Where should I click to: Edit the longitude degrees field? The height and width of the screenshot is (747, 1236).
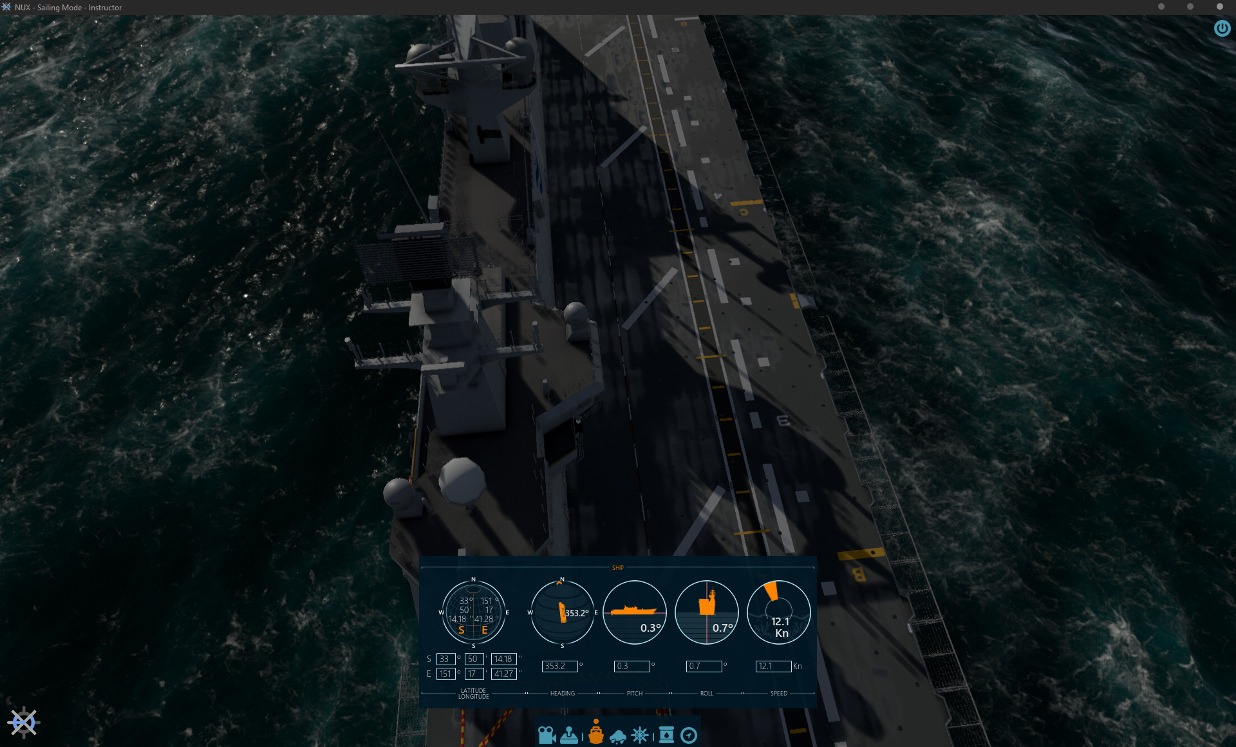(x=446, y=673)
